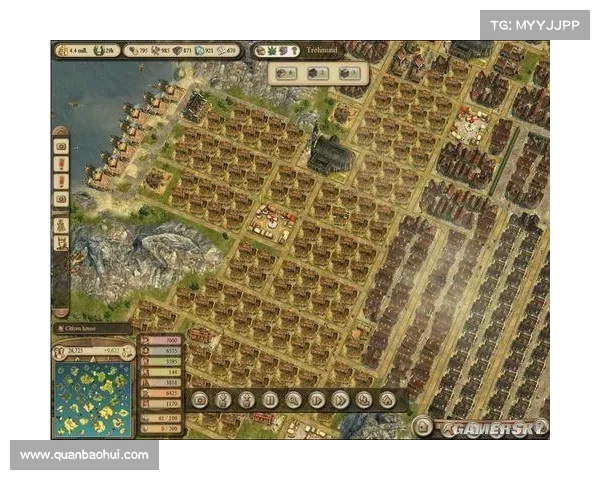600x480 pixels.
Task: Open the link www.quanbaohui.com
Action: click(84, 455)
